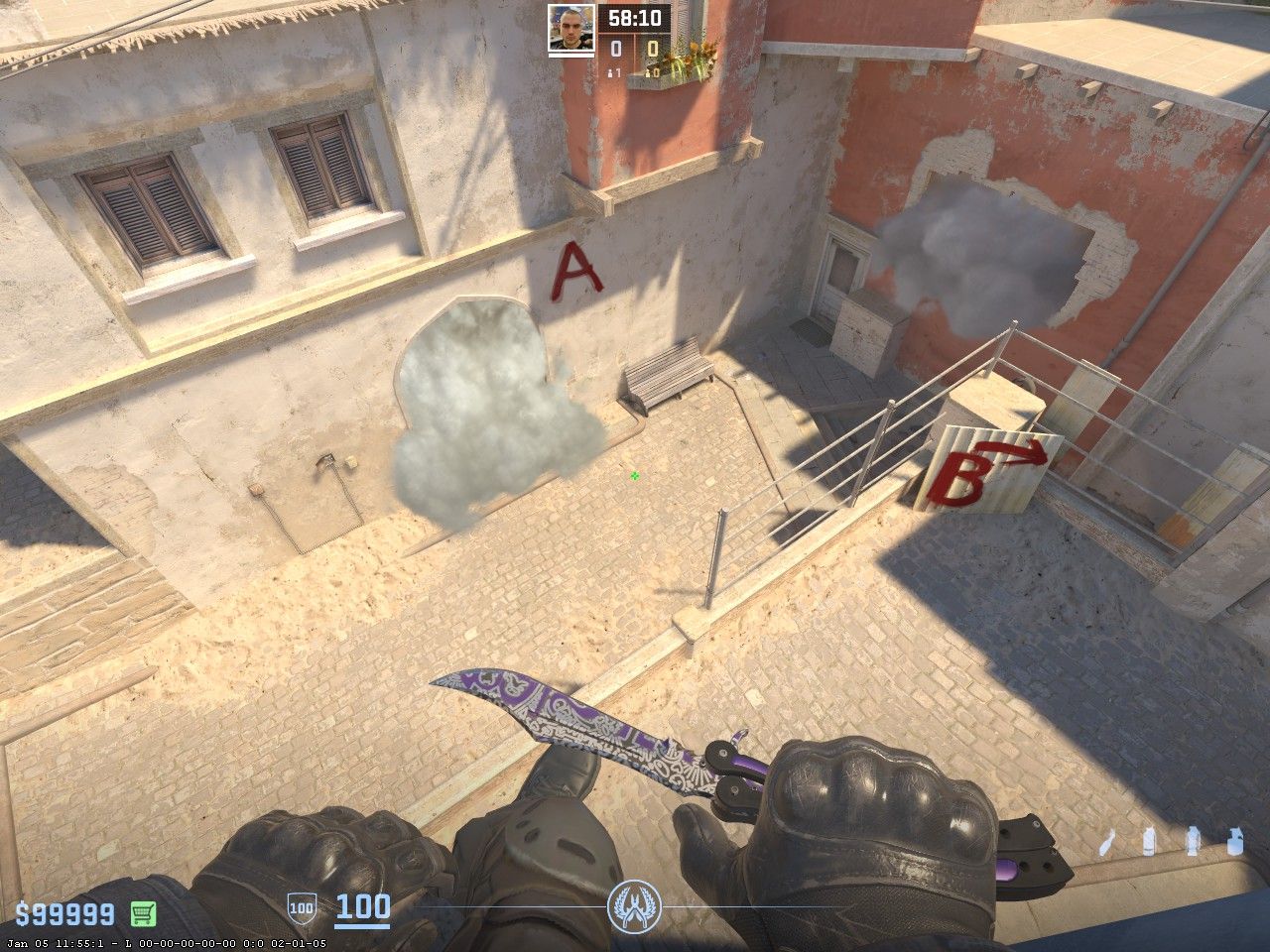1270x952 pixels.
Task: Choose the rightmost grenade inventory icon
Action: click(x=1234, y=840)
